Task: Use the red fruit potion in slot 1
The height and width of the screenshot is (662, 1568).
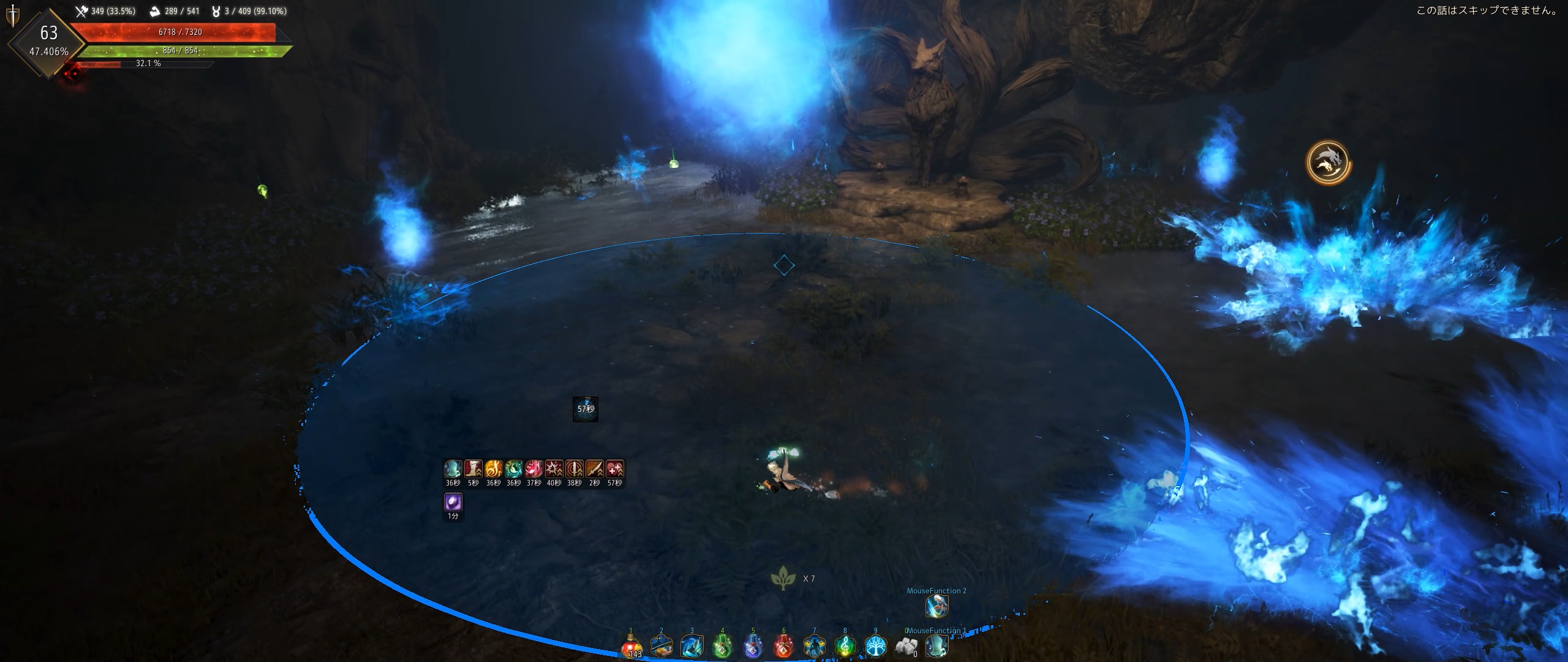Action: tap(631, 646)
